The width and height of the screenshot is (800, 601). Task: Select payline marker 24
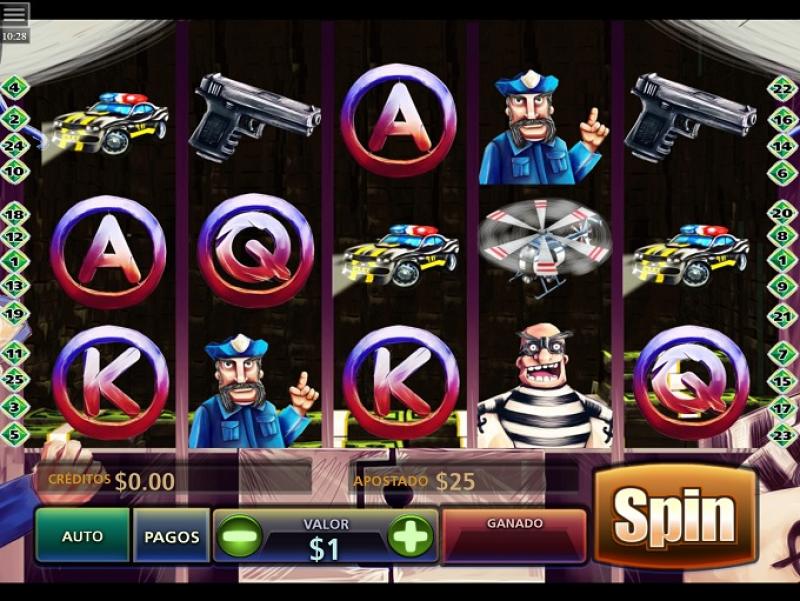point(14,144)
